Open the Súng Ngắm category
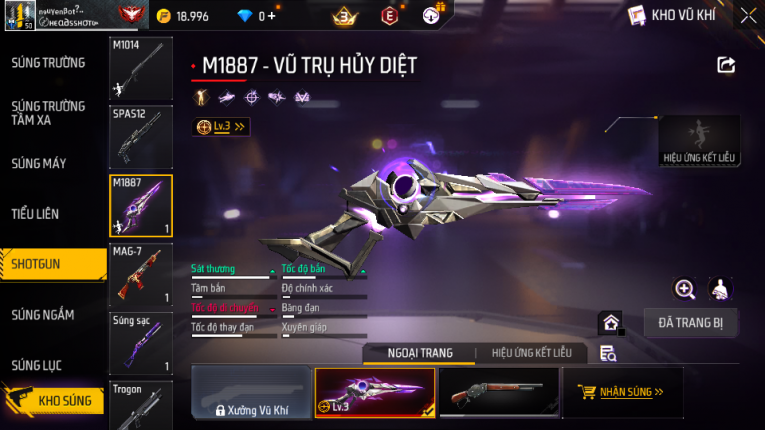765x430 pixels. pyautogui.click(x=43, y=315)
